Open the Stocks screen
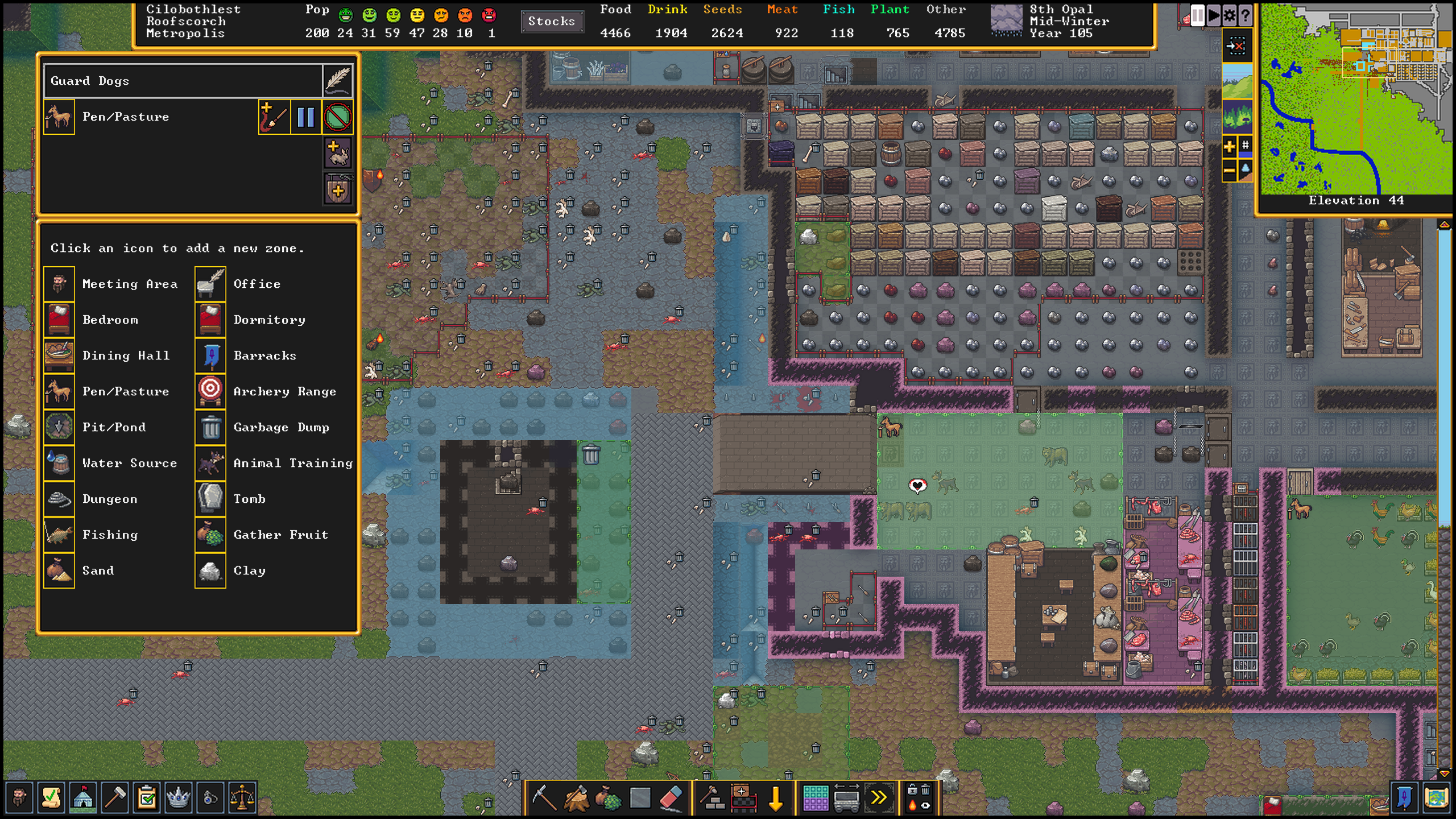 551,22
